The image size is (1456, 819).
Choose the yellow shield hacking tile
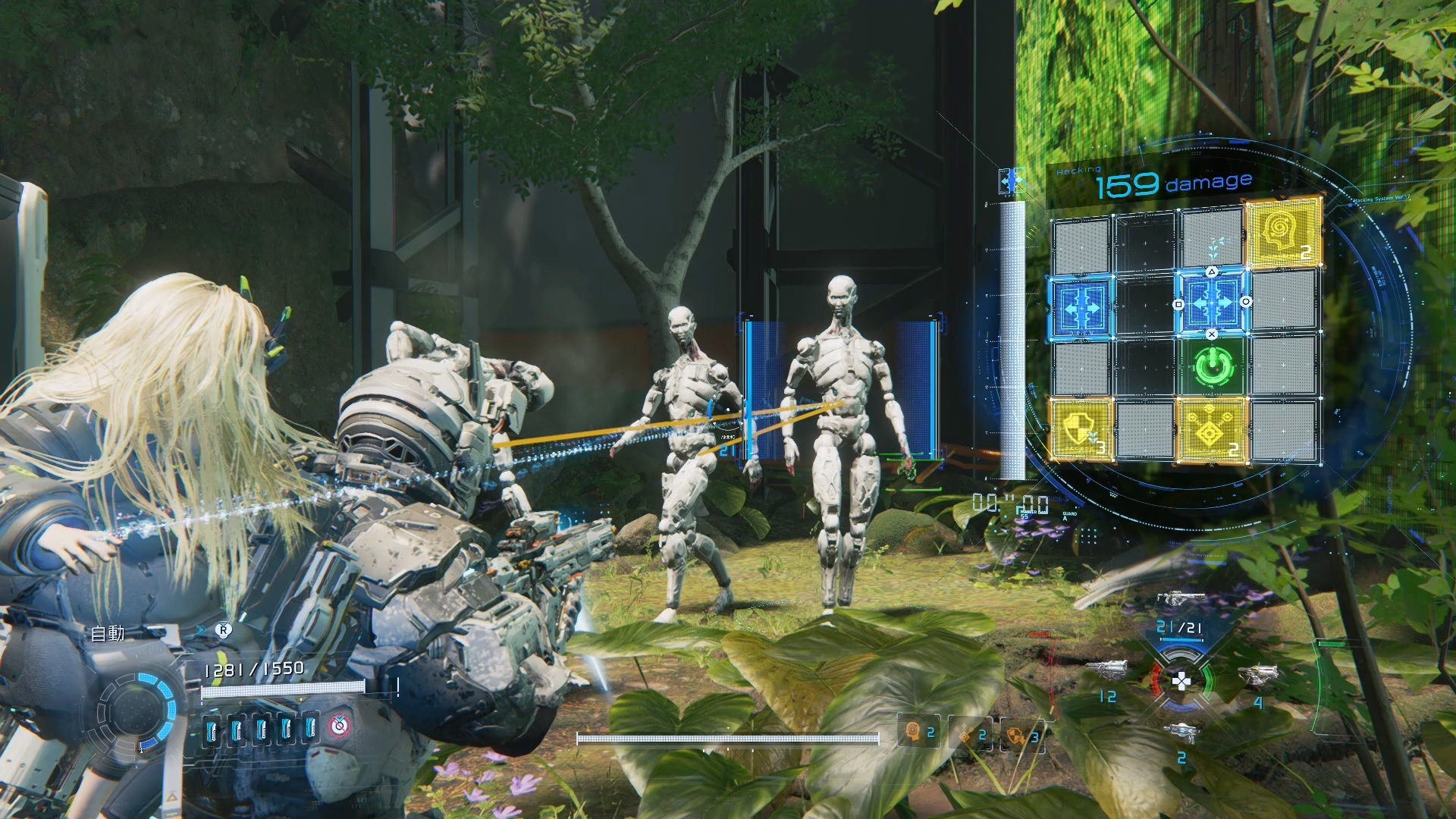coord(1081,429)
